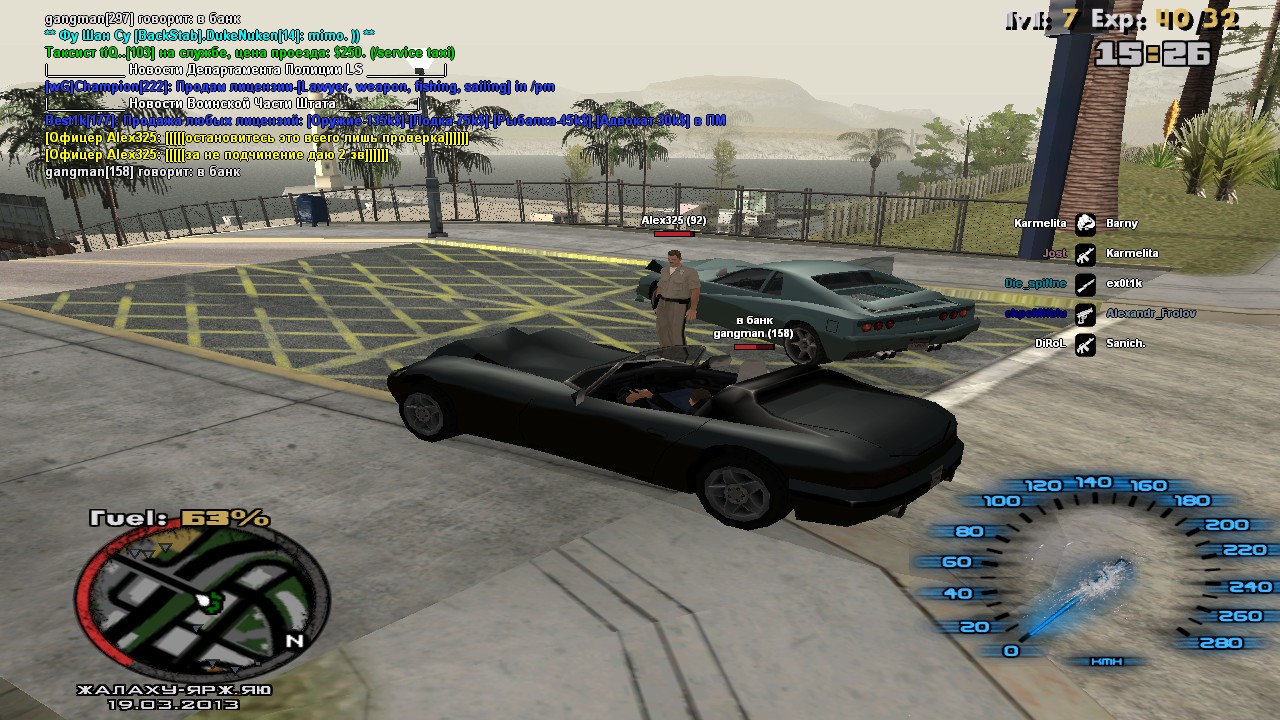The width and height of the screenshot is (1280, 720).
Task: Select the police department news chat header
Action: click(x=245, y=70)
